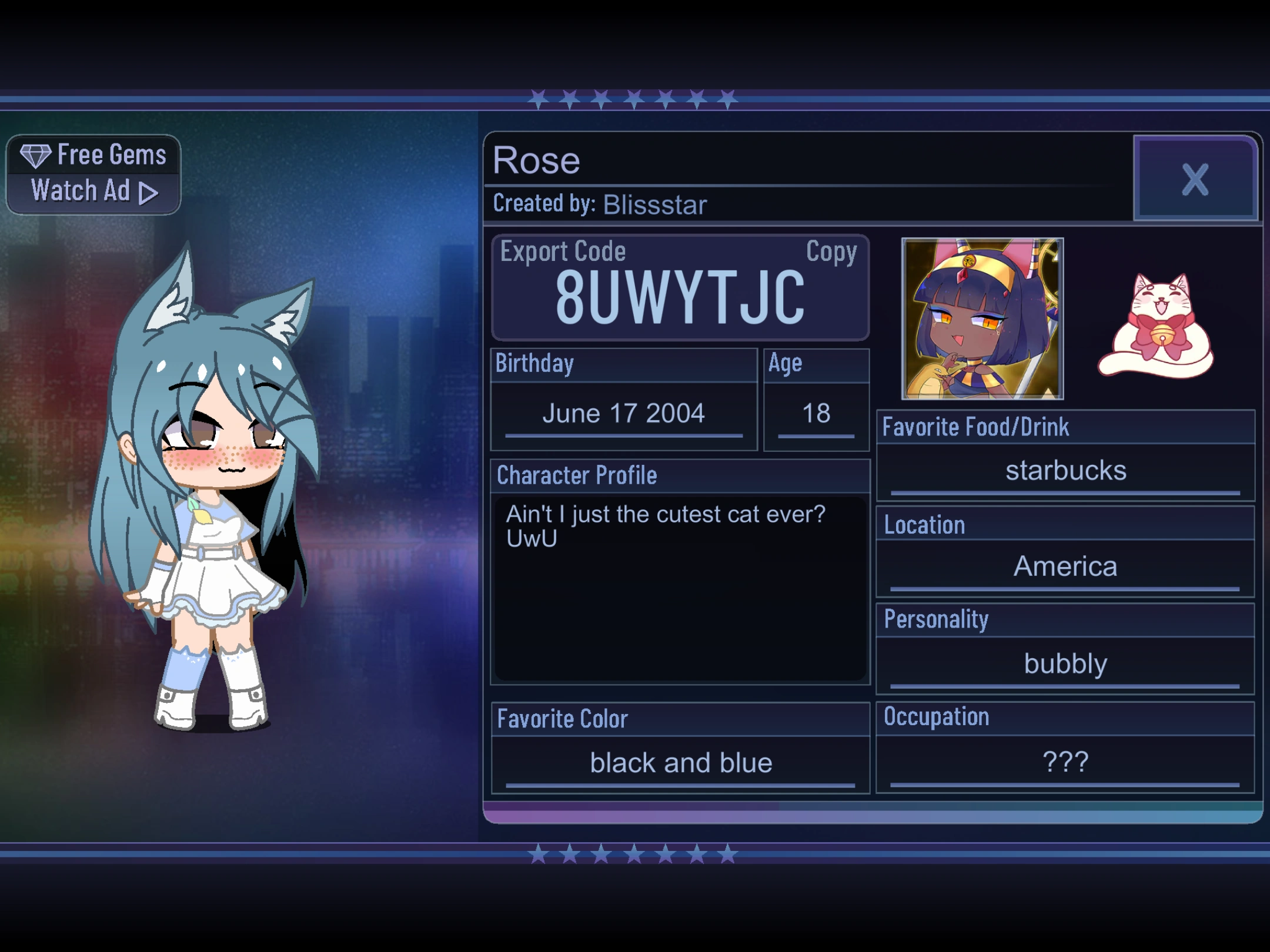Select the Location field showing America
1270x952 pixels.
[1066, 566]
